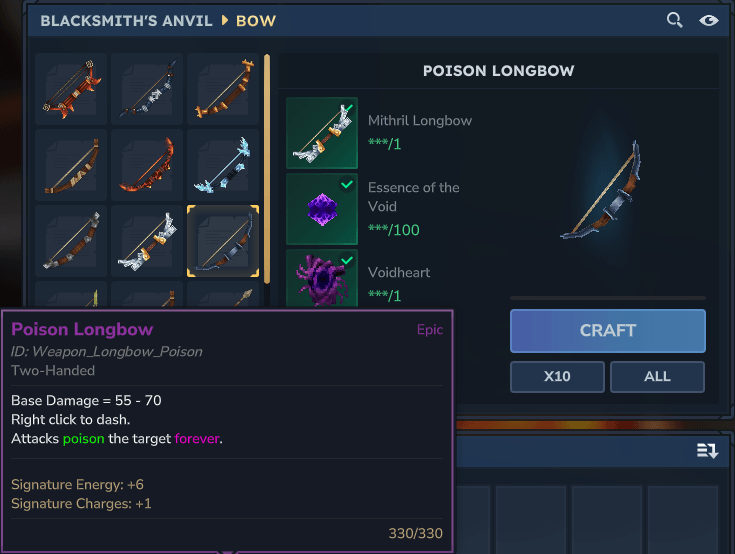Open the recipe search magnifier

(675, 20)
